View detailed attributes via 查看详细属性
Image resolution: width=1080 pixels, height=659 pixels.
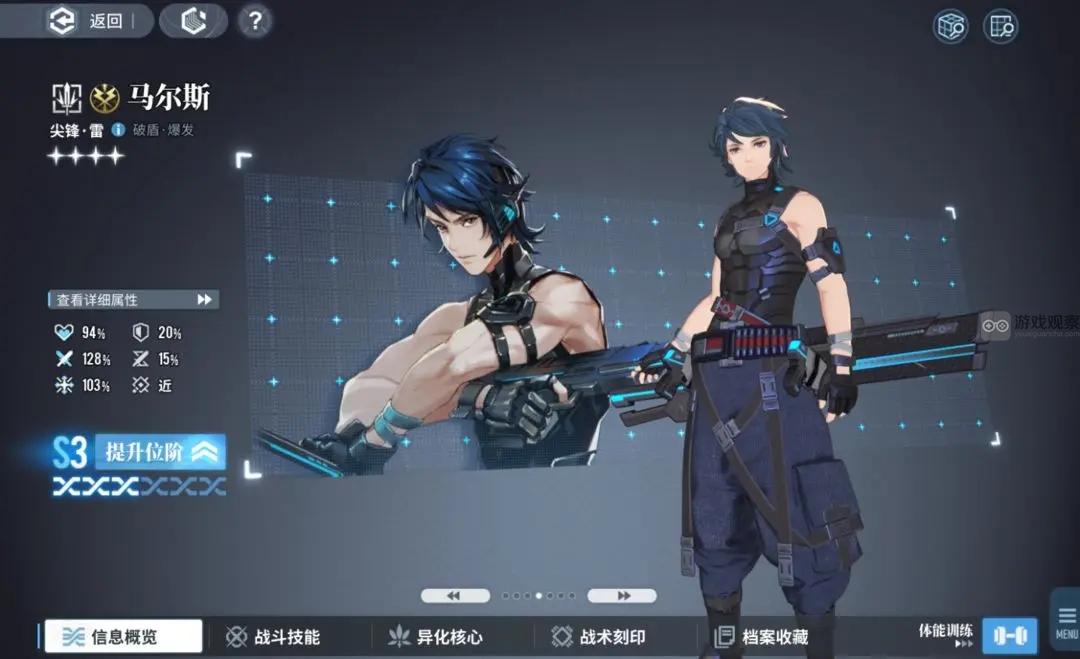coord(133,299)
